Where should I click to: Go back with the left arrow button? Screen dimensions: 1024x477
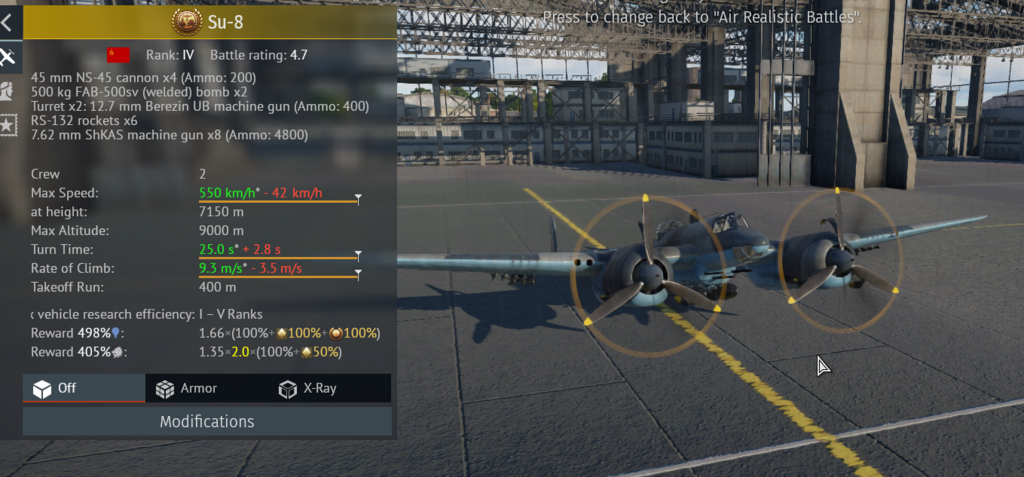[x=7, y=21]
